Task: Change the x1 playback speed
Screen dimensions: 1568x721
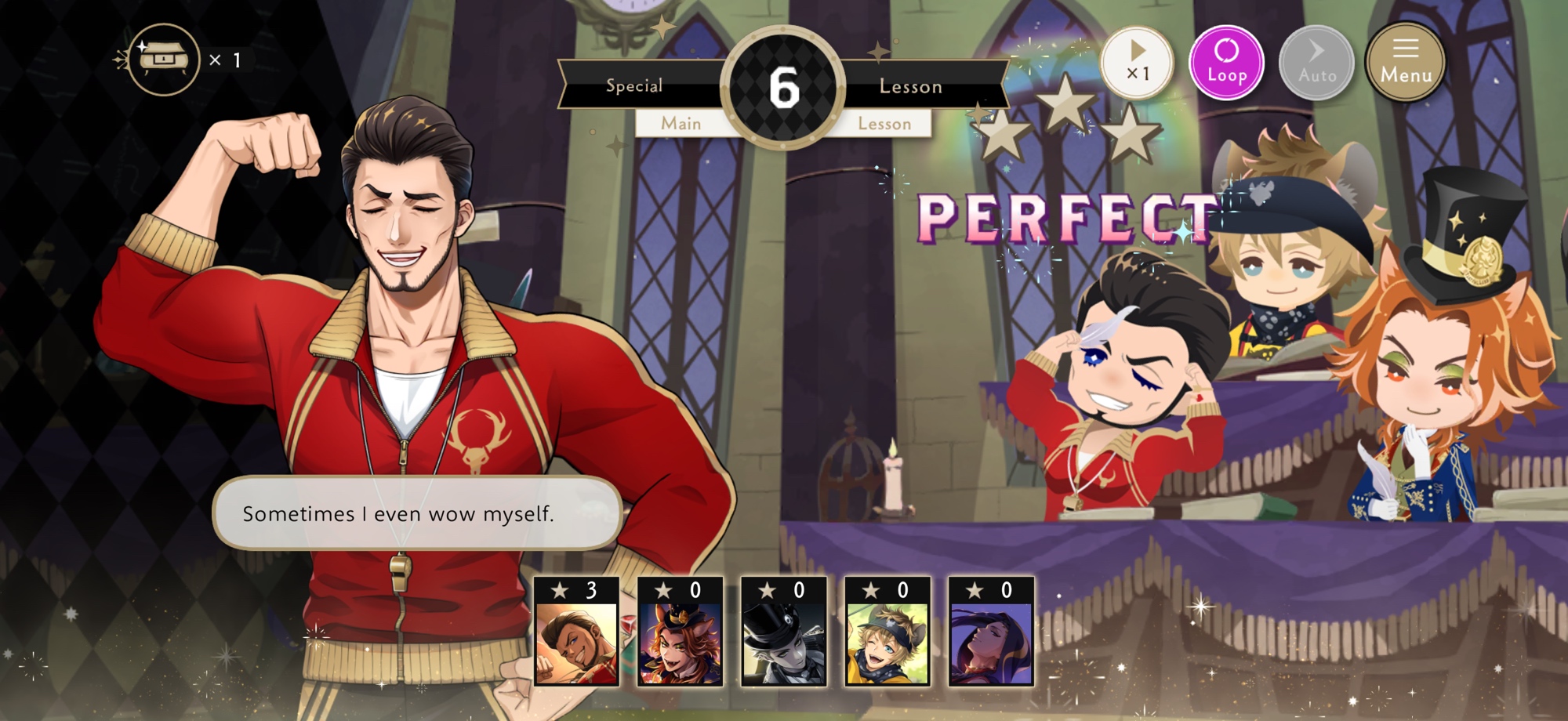Action: point(1137,63)
